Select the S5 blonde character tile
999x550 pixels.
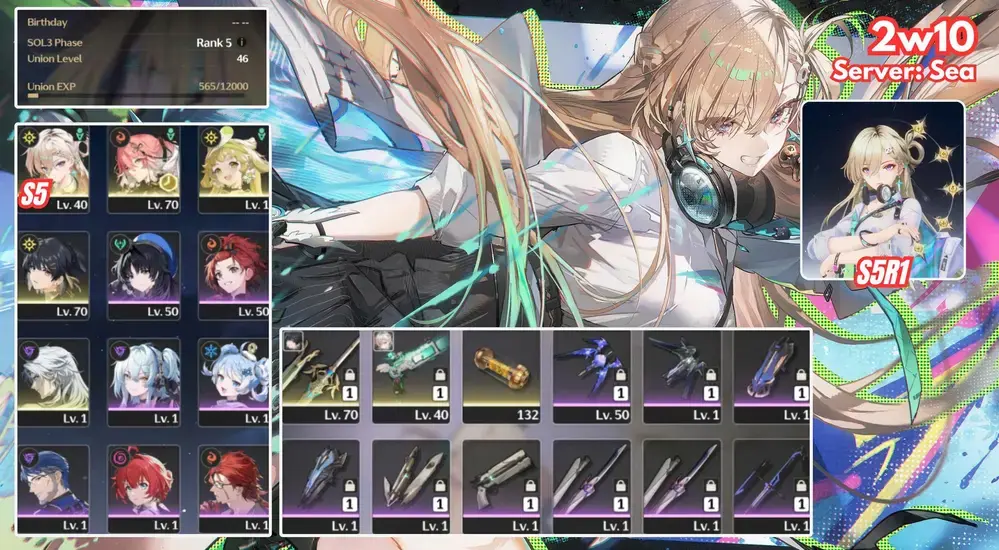54,168
